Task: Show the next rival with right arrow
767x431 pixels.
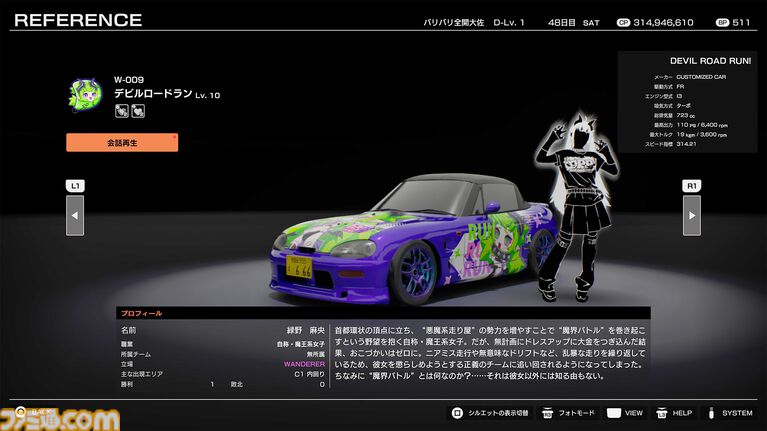Action: [691, 215]
